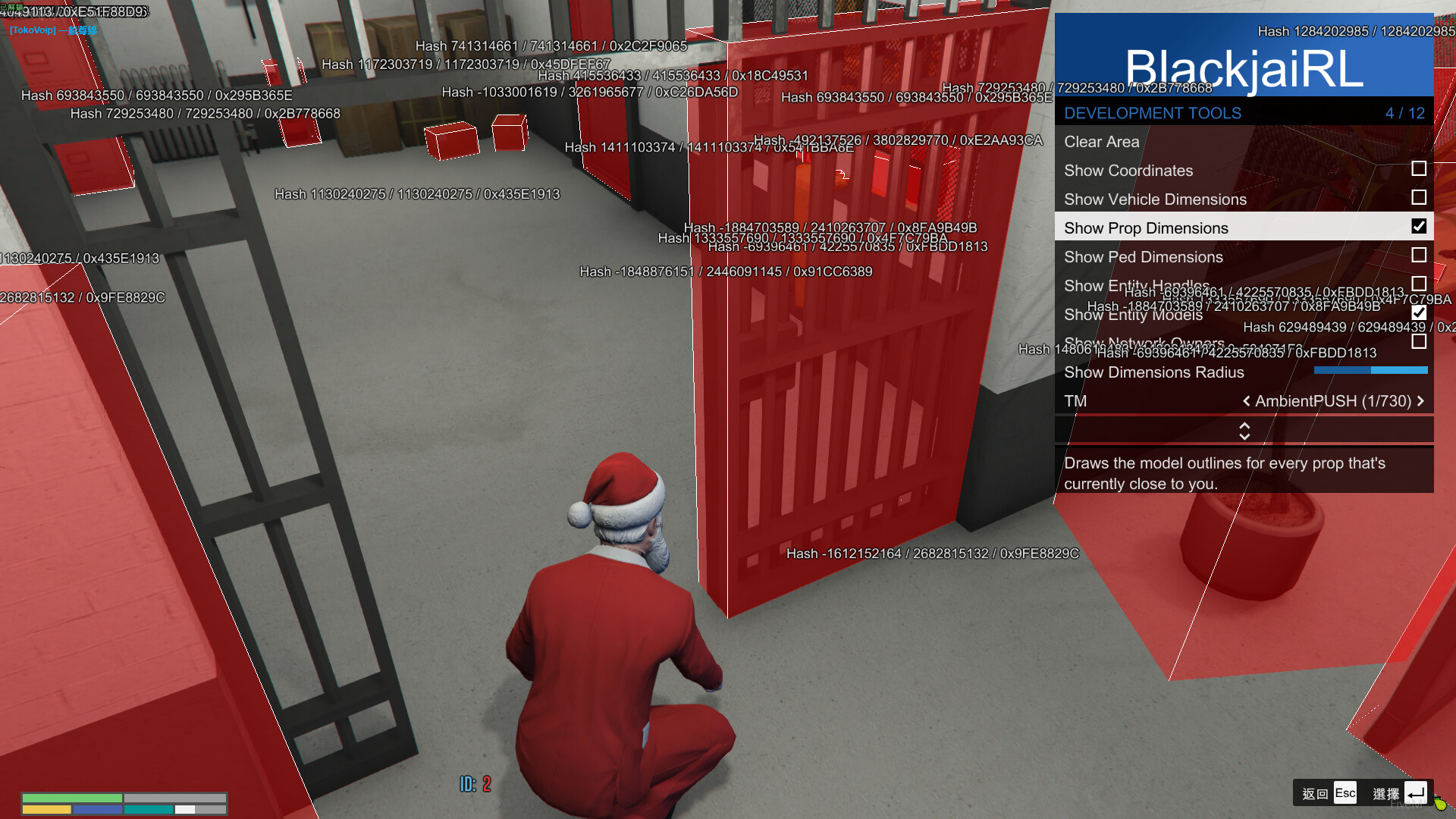
Task: Enable the Show Coordinates checkbox
Action: click(x=1417, y=169)
